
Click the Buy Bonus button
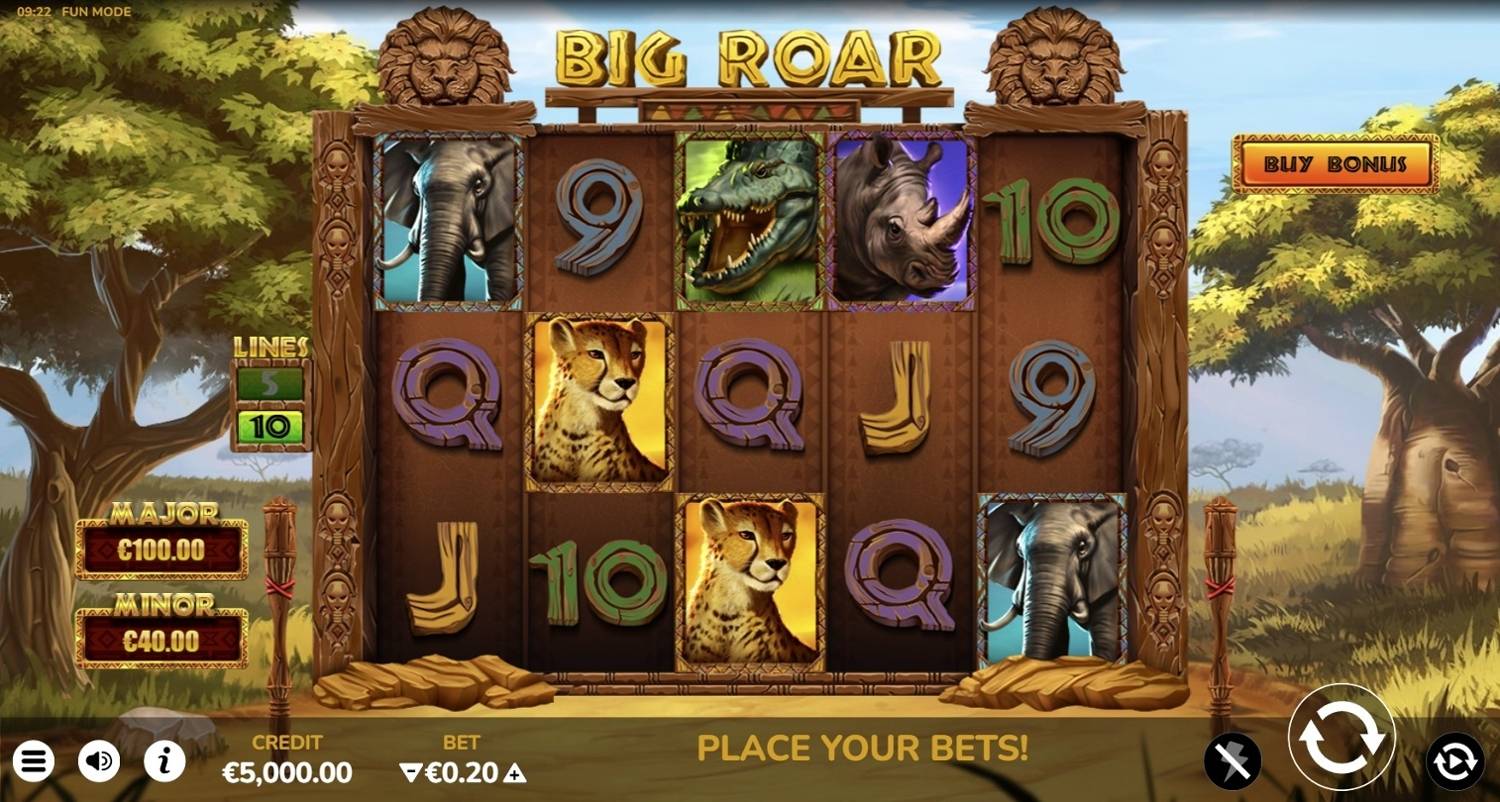1336,165
